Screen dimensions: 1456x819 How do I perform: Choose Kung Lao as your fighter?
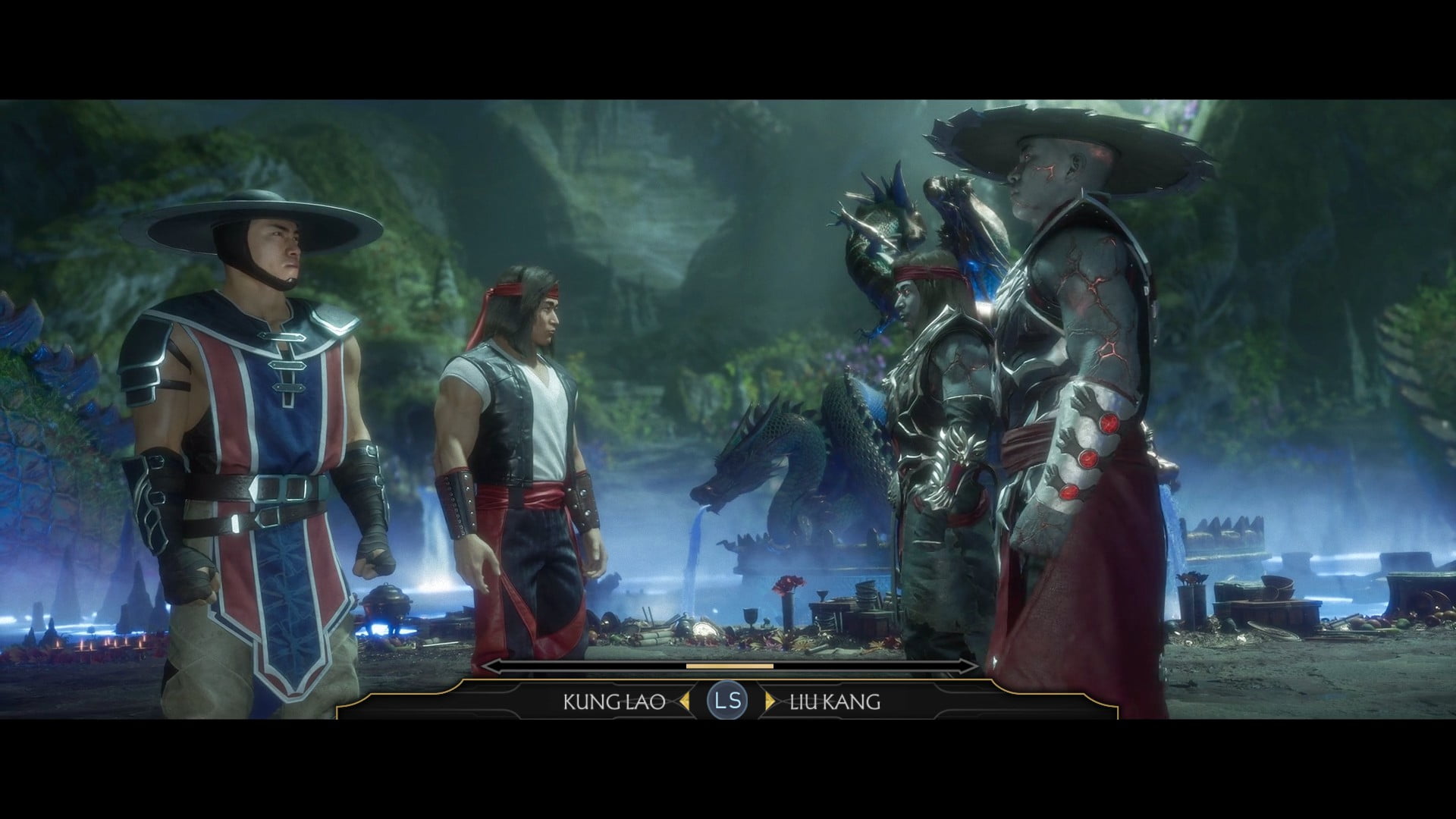pyautogui.click(x=614, y=701)
